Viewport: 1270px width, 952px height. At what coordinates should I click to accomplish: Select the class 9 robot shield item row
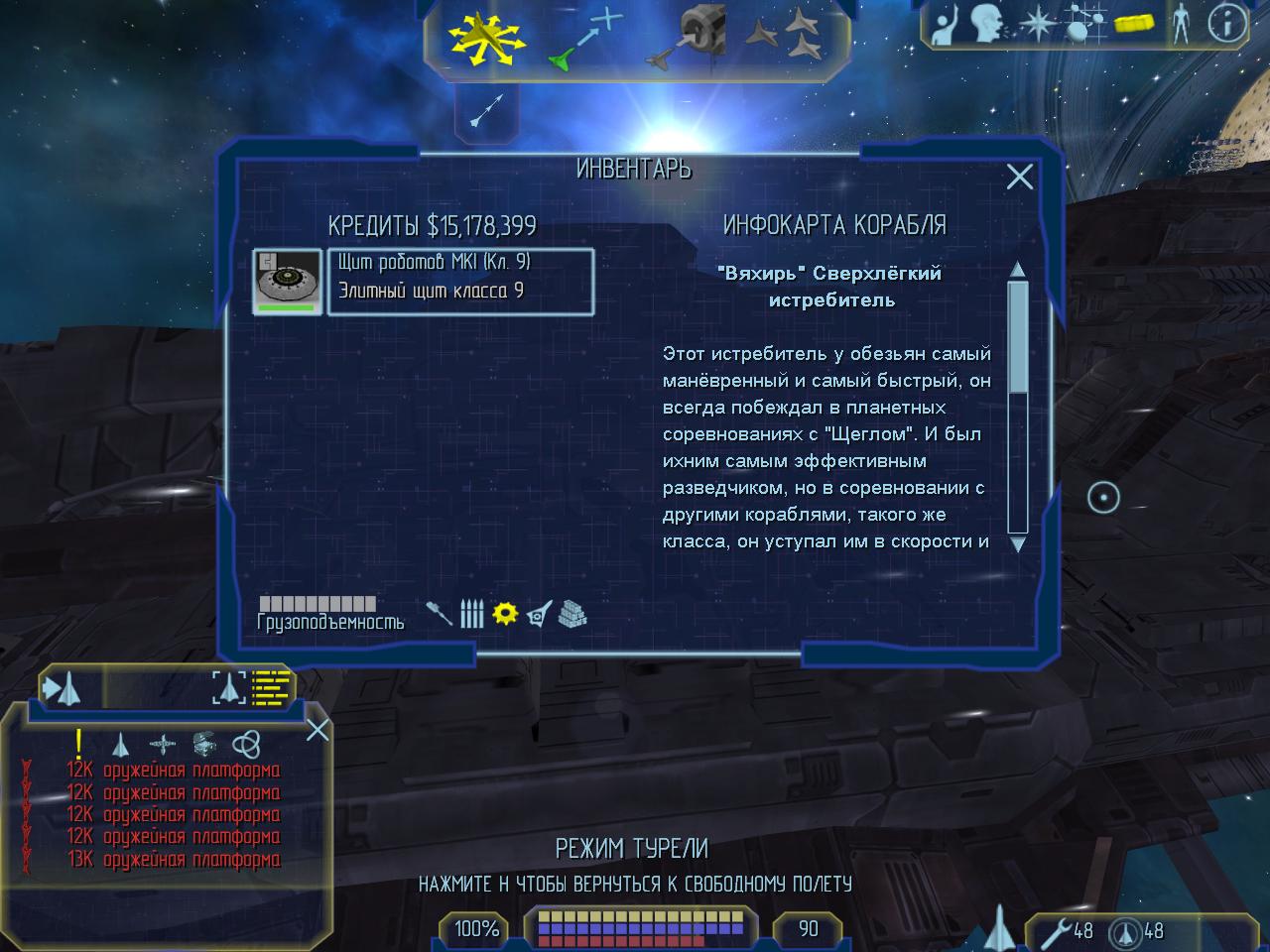pos(460,281)
